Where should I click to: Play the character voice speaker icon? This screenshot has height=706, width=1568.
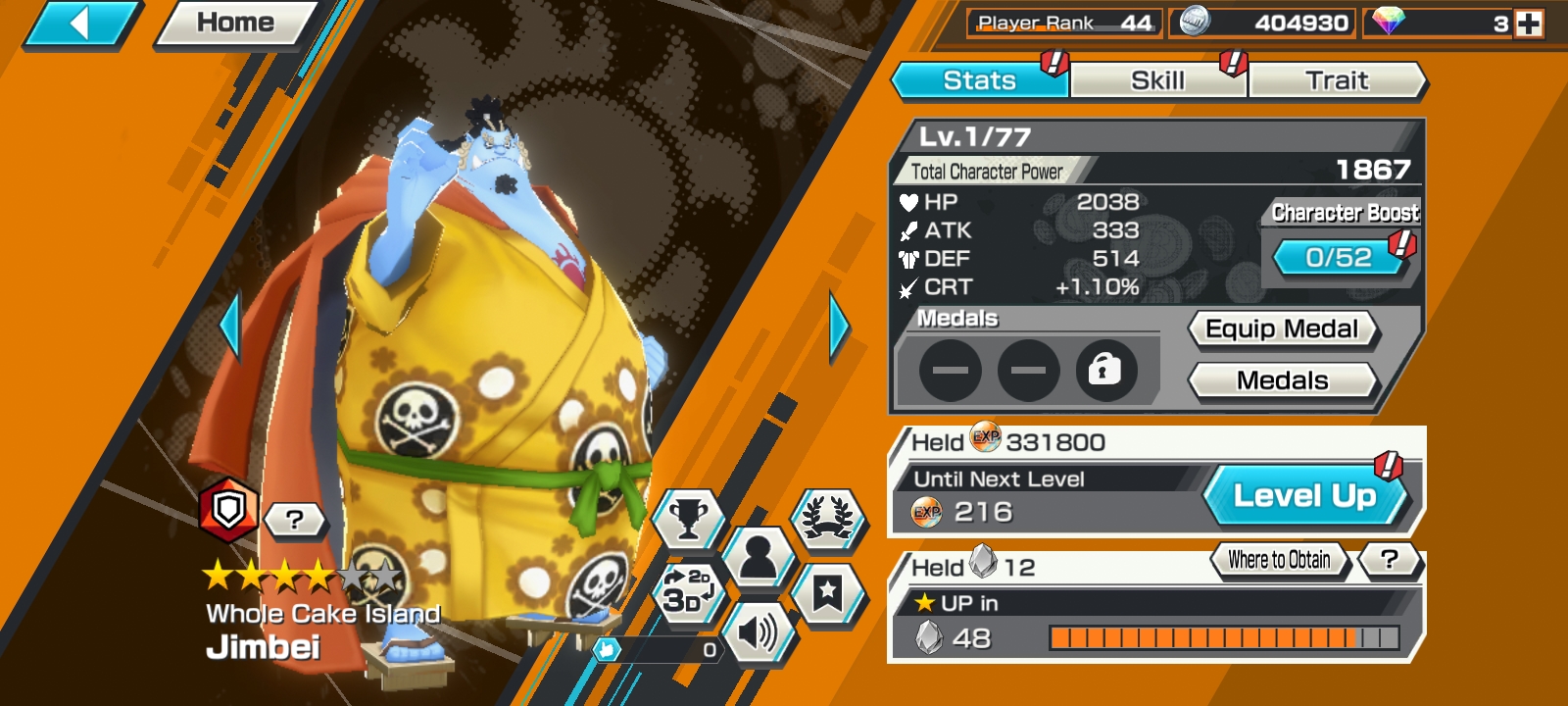(x=758, y=633)
